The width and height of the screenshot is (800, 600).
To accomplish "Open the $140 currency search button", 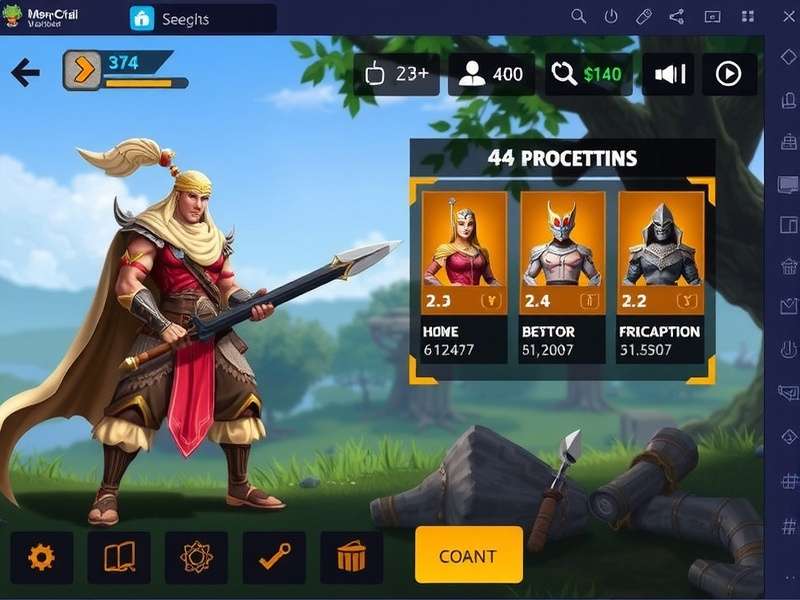I will tap(588, 74).
